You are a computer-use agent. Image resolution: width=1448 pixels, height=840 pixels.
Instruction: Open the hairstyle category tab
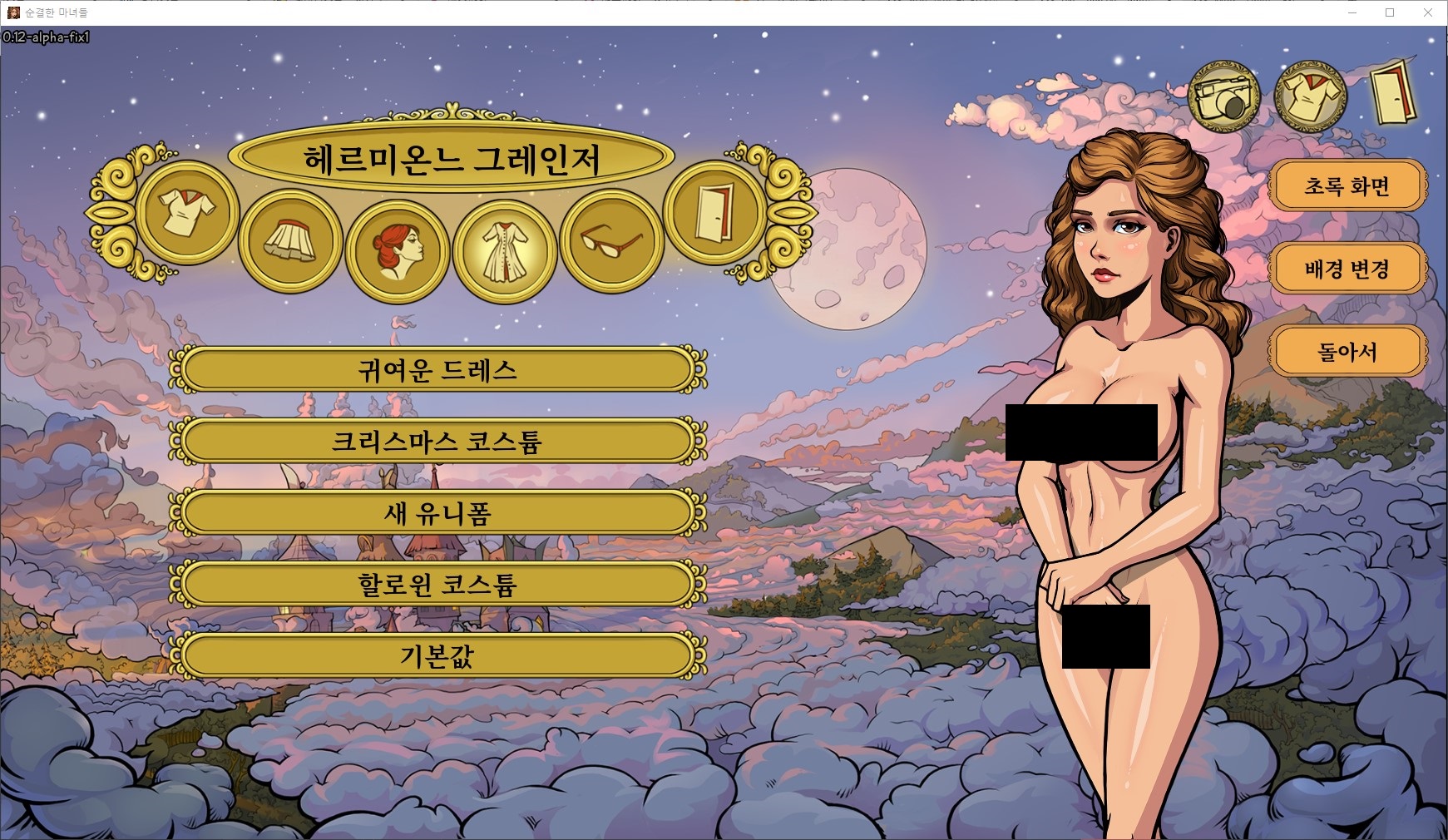397,250
